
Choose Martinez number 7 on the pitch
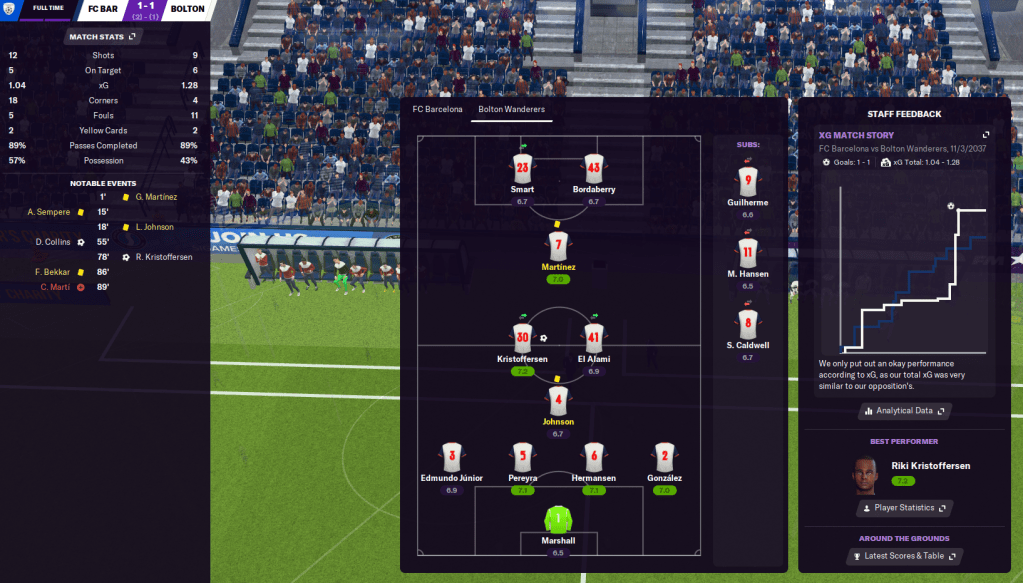point(558,246)
